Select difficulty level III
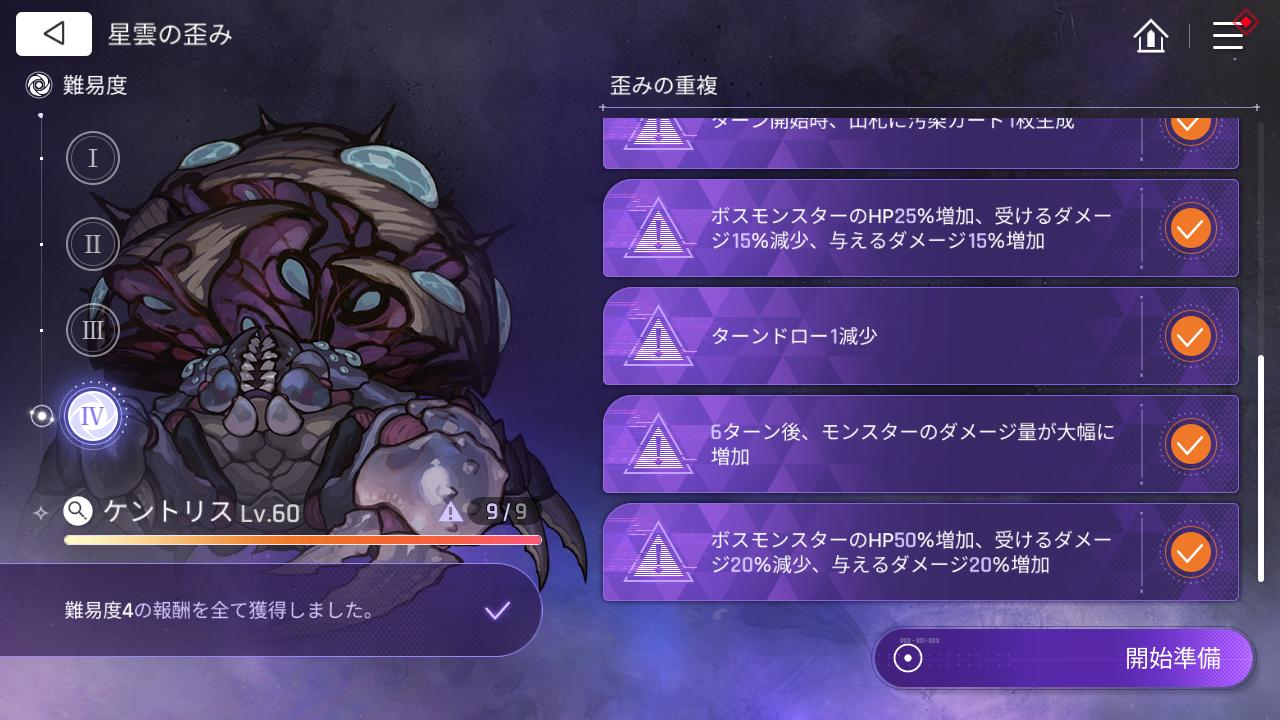This screenshot has width=1280, height=720. point(92,330)
